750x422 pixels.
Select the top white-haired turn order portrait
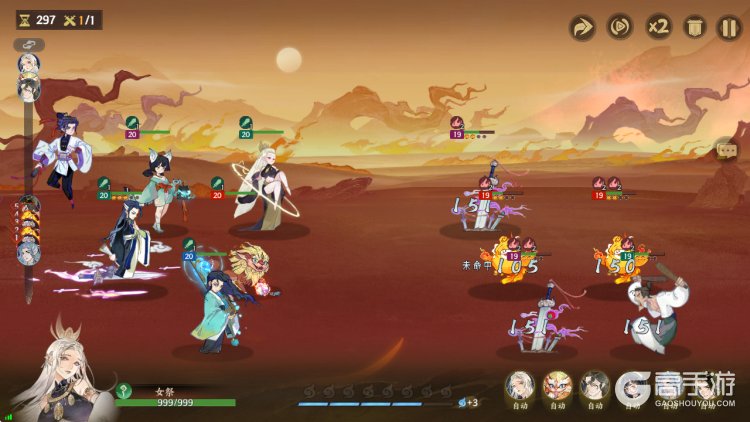click(x=28, y=64)
